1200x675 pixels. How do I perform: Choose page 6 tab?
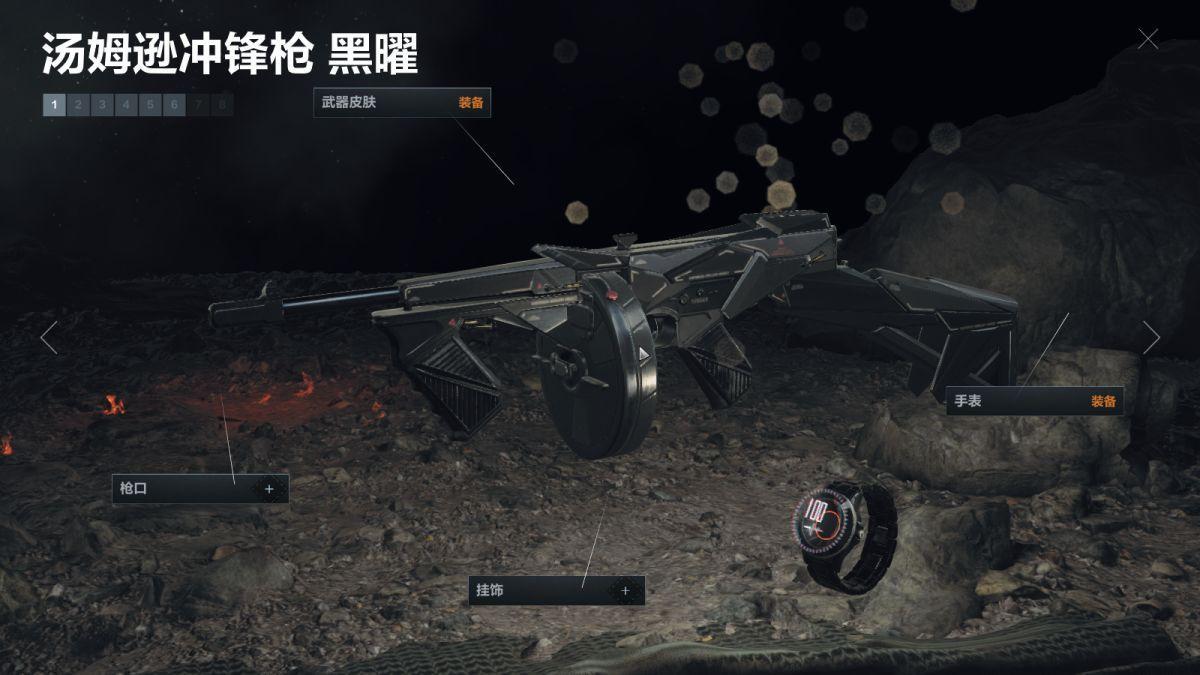tap(174, 104)
